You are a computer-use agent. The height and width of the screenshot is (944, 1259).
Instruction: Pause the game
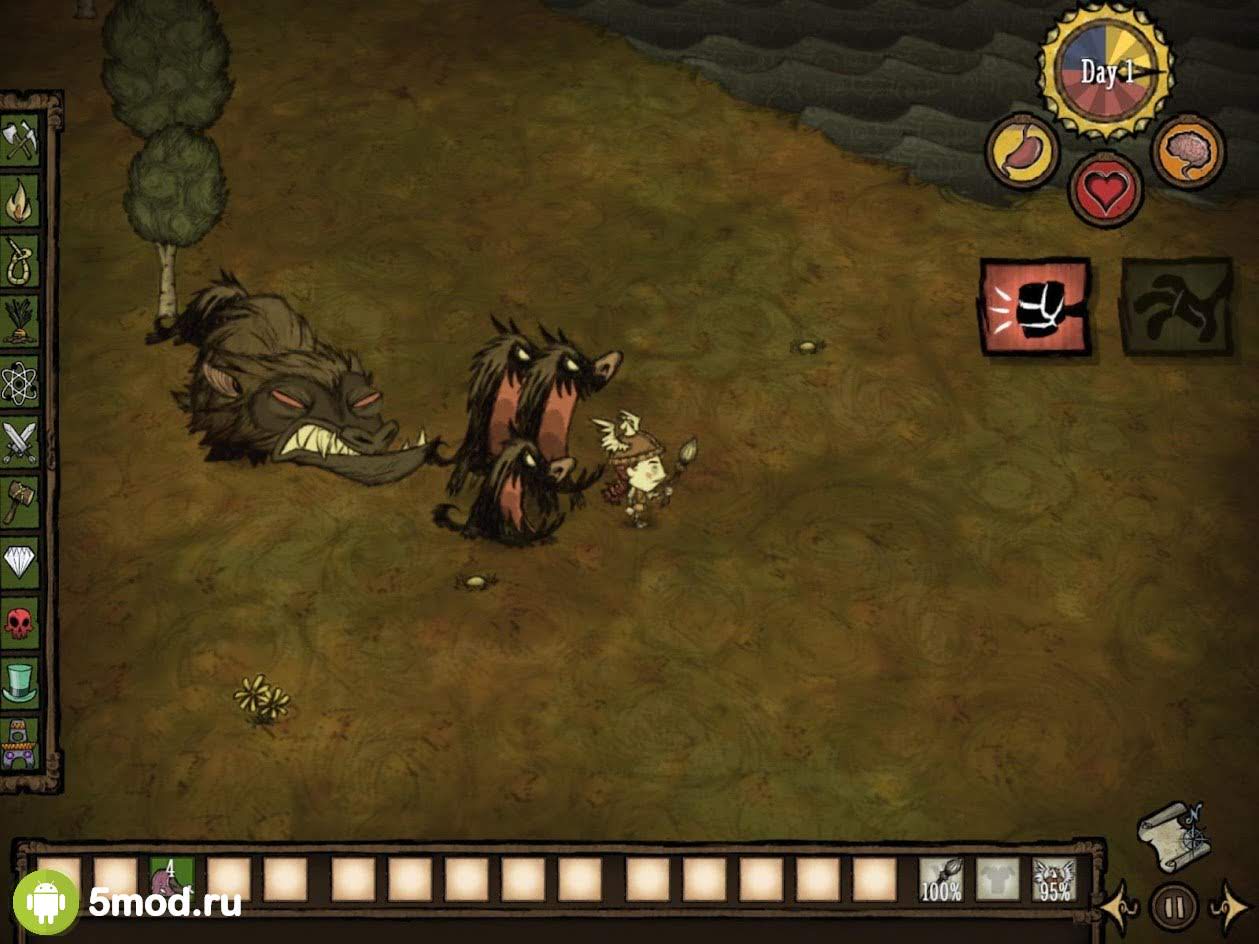click(x=1174, y=907)
